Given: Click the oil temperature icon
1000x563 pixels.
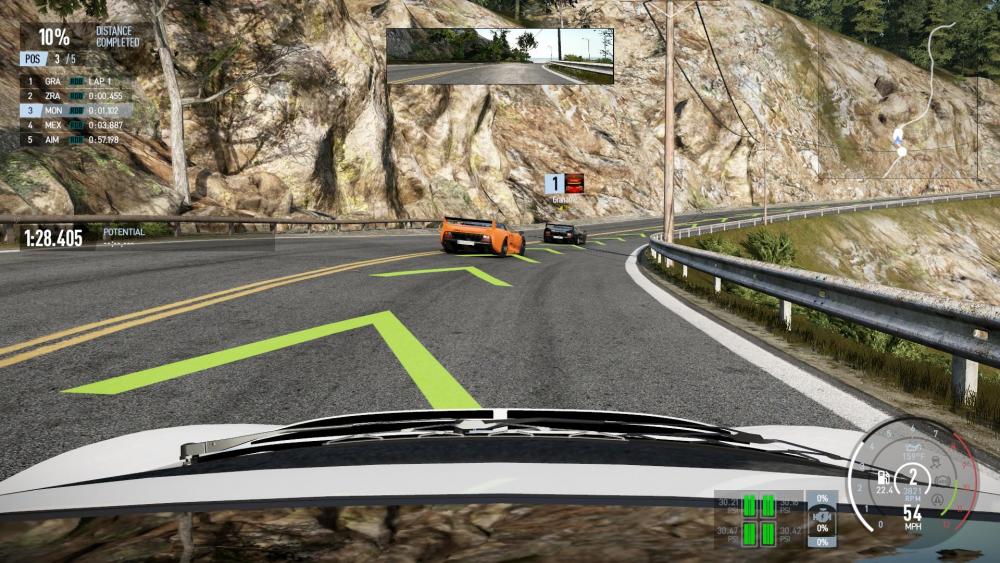Looking at the screenshot, I should [x=912, y=448].
